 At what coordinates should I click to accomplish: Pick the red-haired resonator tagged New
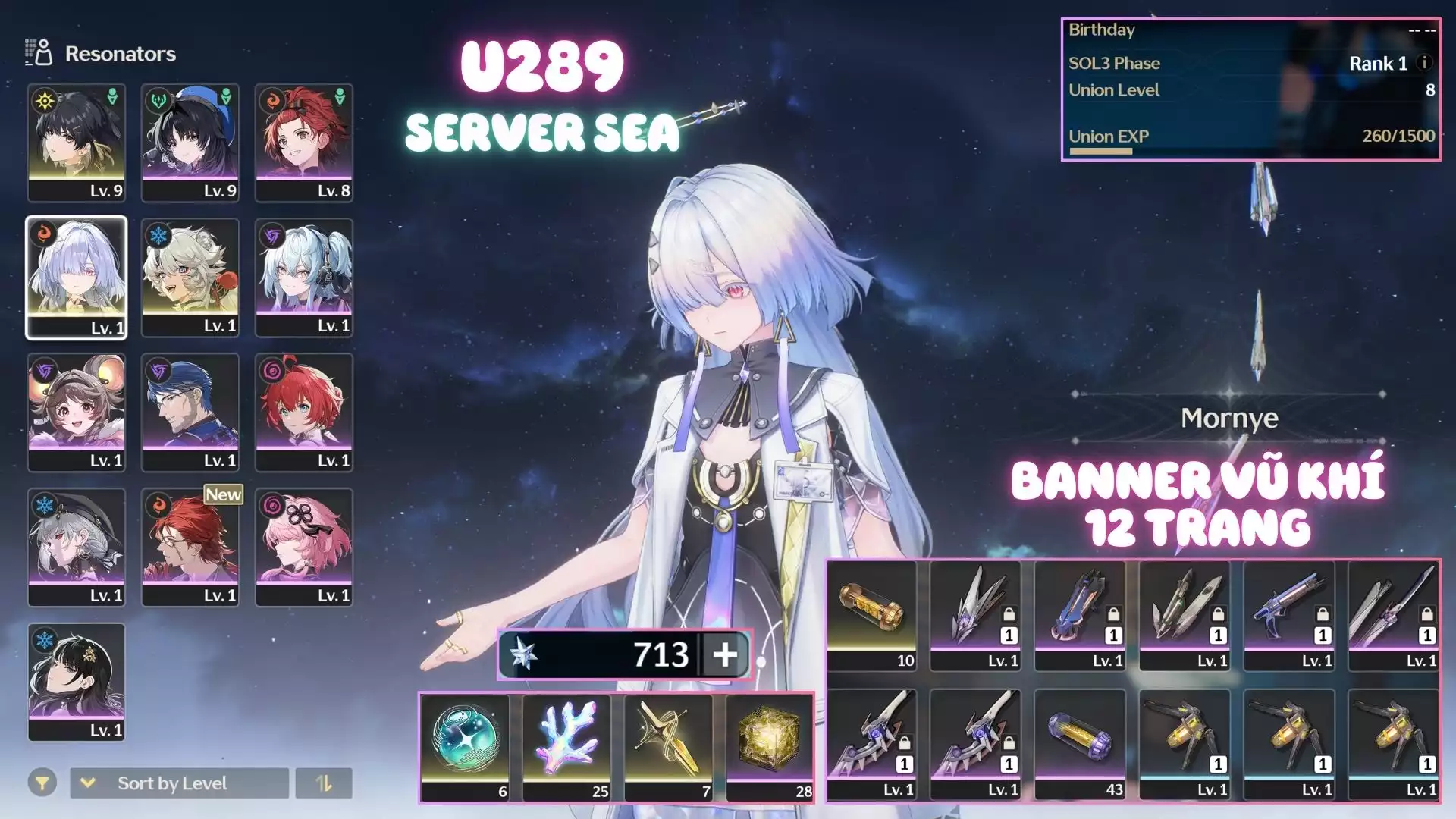coord(190,548)
